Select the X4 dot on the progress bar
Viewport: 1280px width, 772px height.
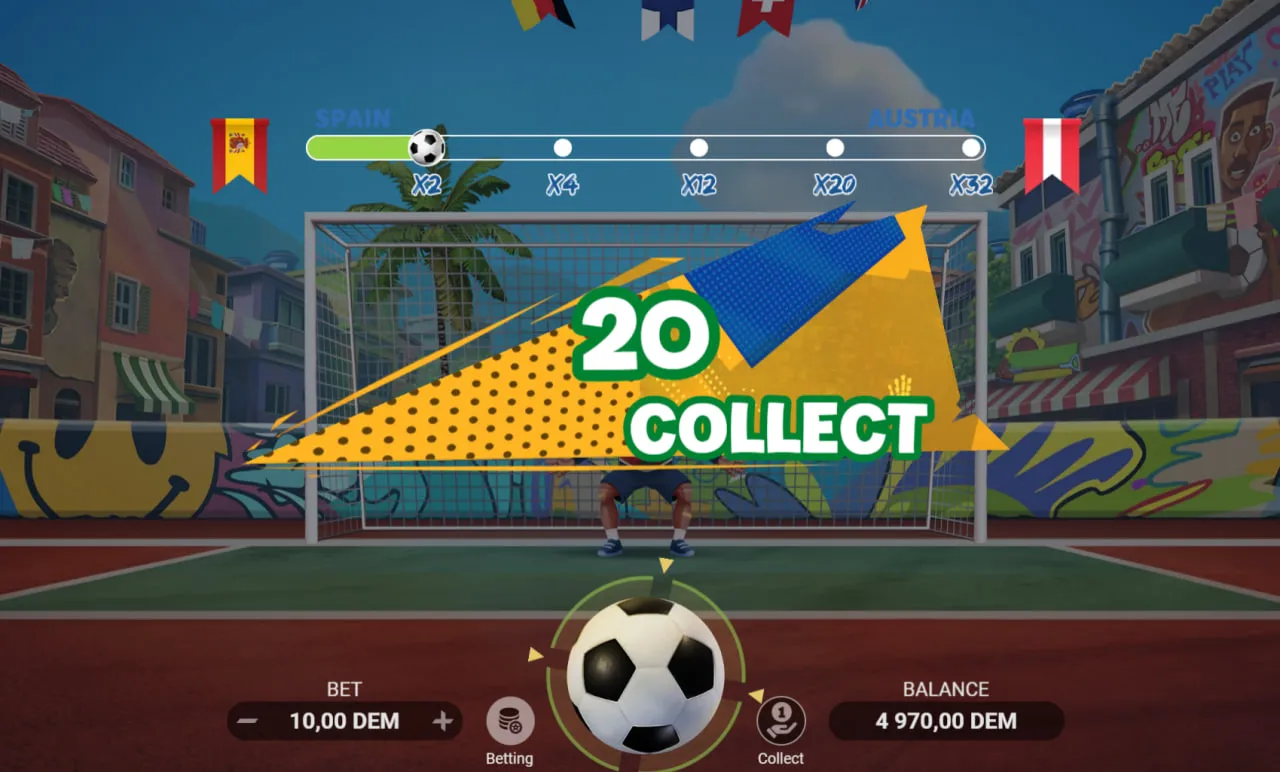click(x=562, y=146)
